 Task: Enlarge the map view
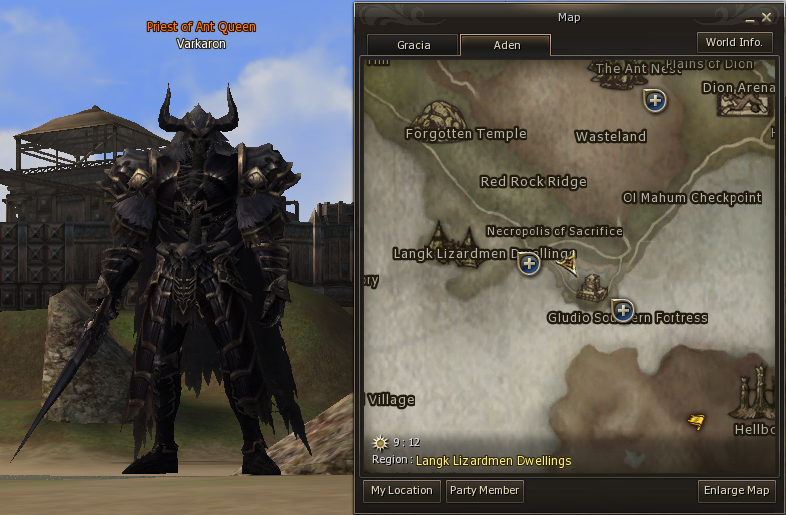point(737,490)
